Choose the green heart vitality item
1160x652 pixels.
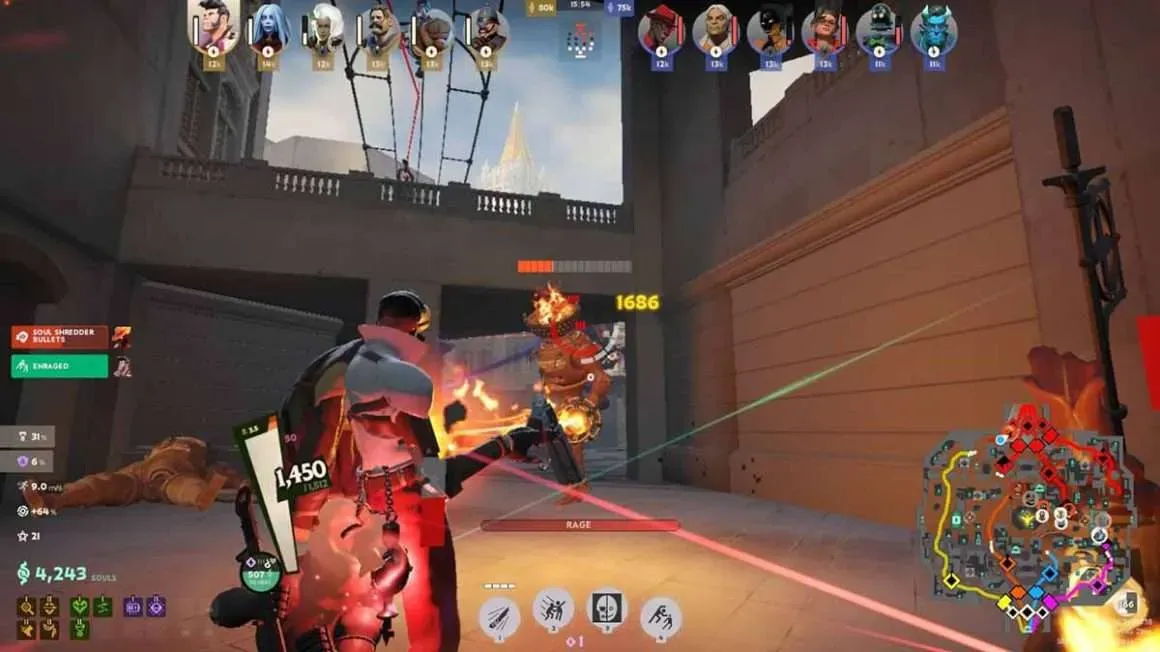point(79,606)
